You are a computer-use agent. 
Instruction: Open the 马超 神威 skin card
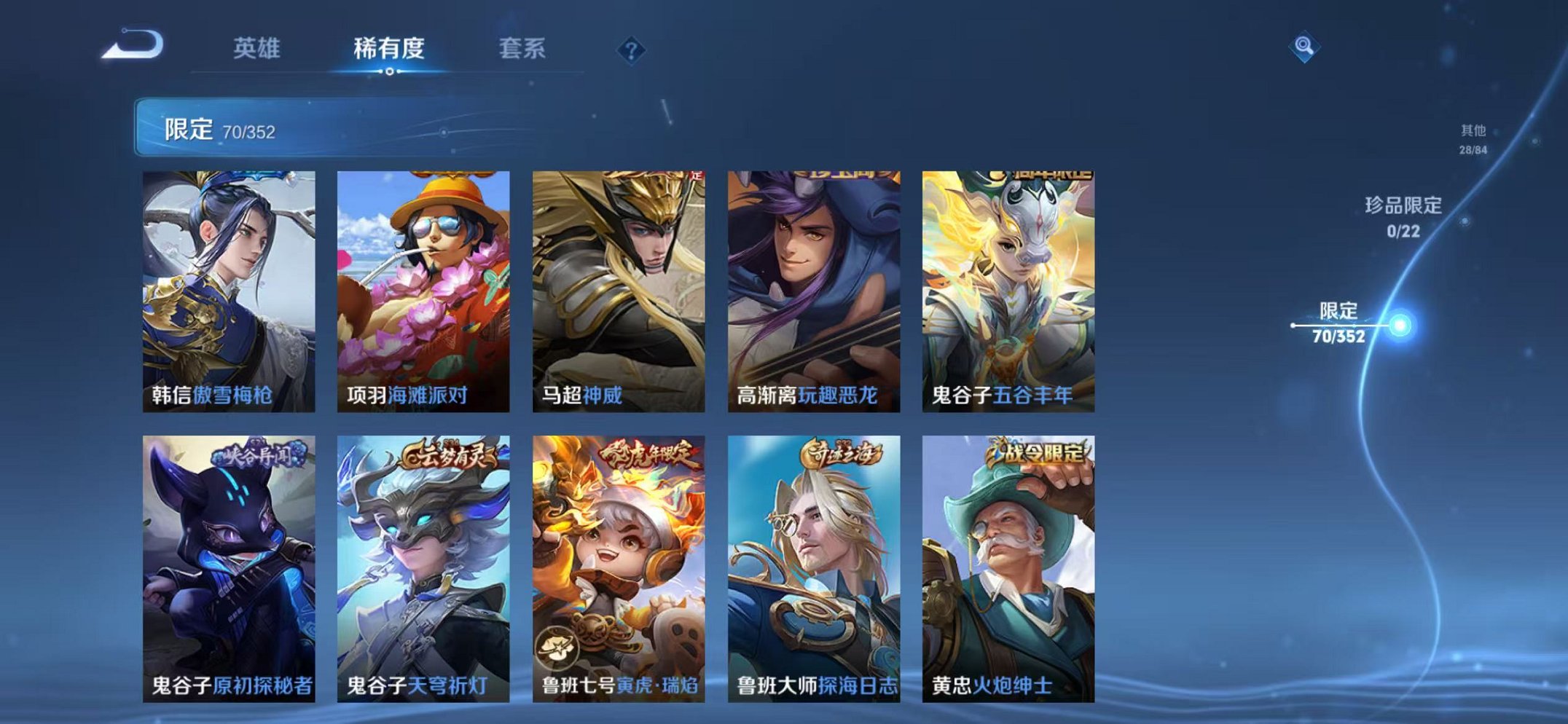pyautogui.click(x=618, y=284)
